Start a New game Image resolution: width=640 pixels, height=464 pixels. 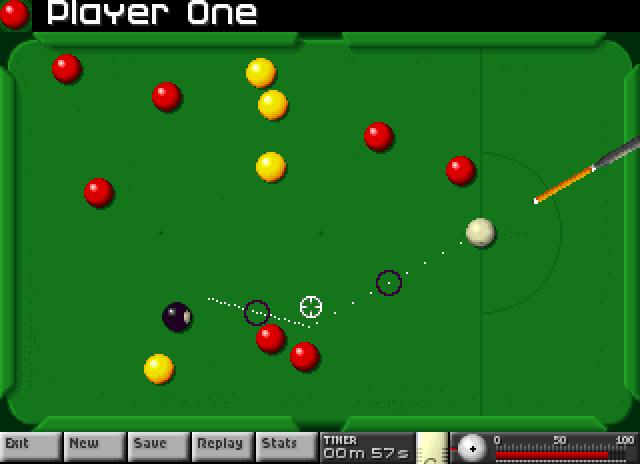tap(94, 446)
